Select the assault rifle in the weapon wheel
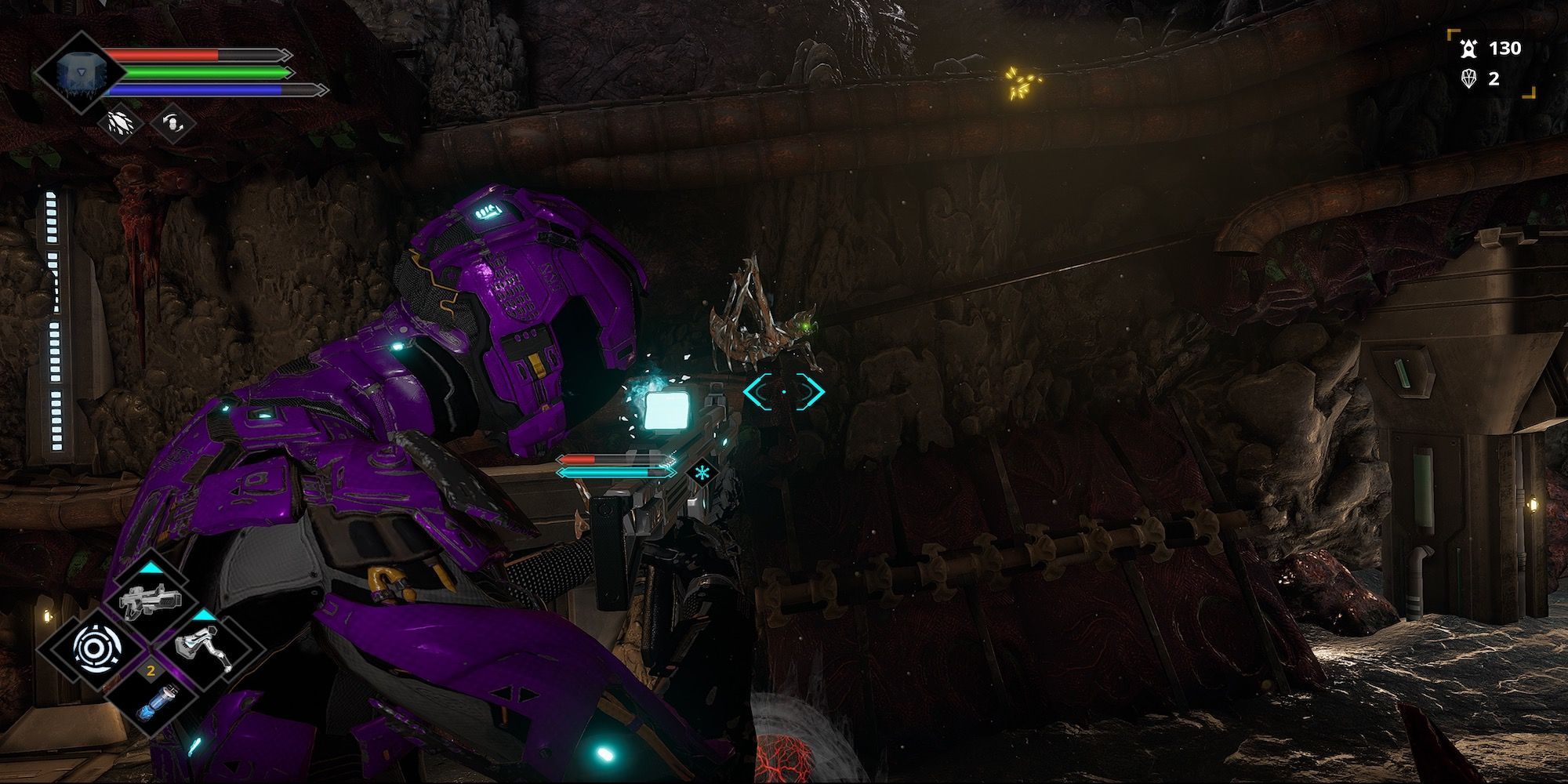 pyautogui.click(x=151, y=598)
